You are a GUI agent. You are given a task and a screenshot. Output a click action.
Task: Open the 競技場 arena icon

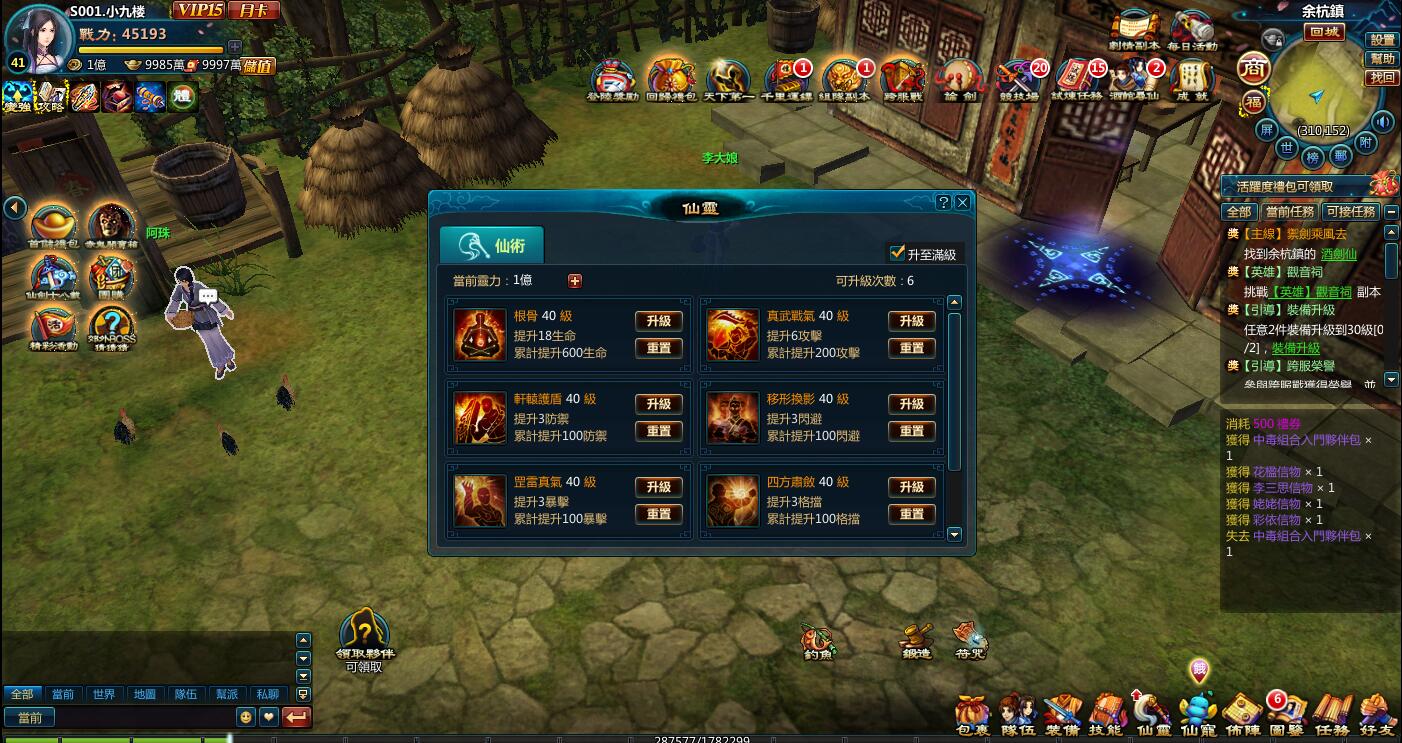[x=1019, y=82]
